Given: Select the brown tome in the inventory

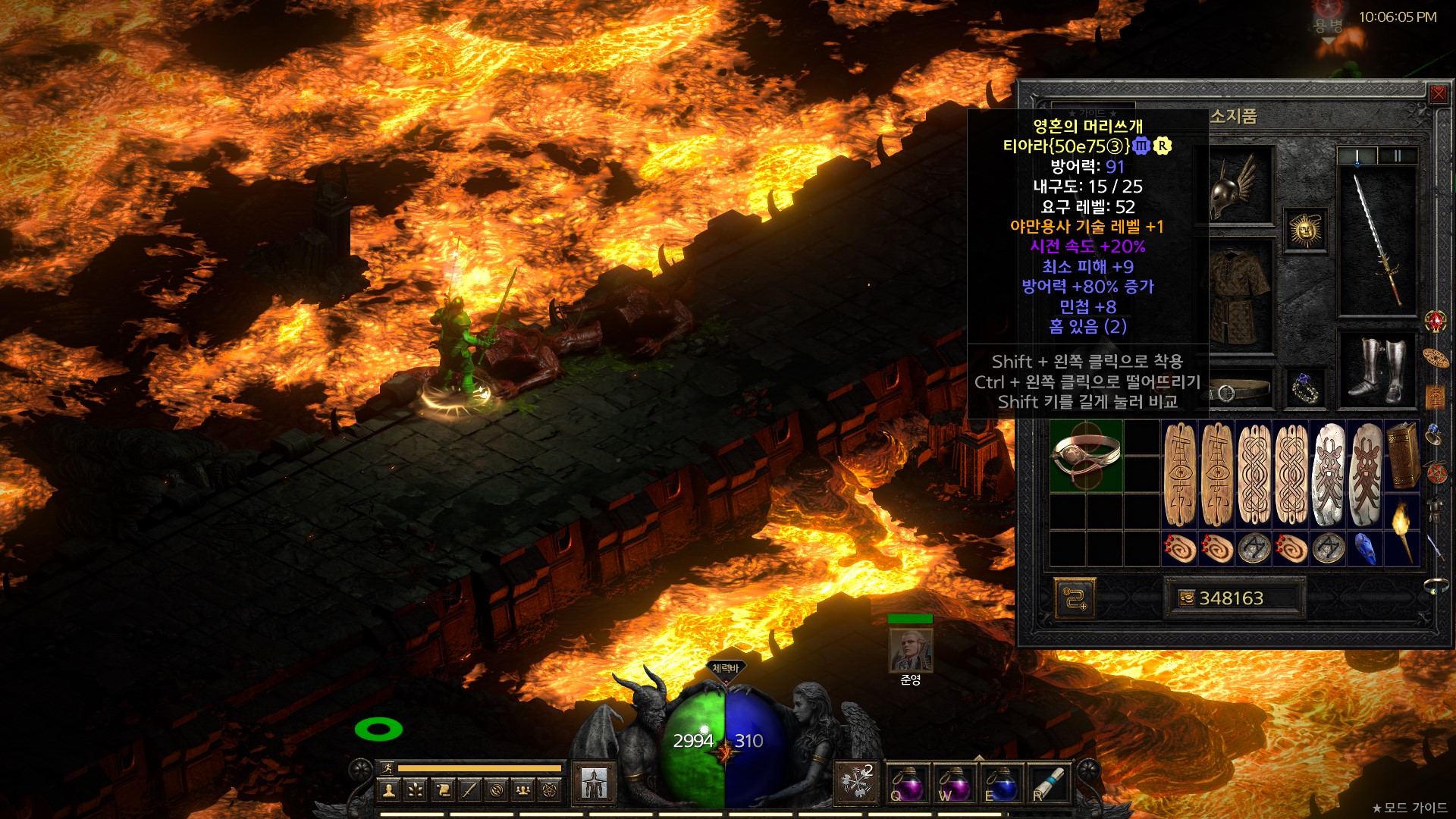Looking at the screenshot, I should point(1402,456).
